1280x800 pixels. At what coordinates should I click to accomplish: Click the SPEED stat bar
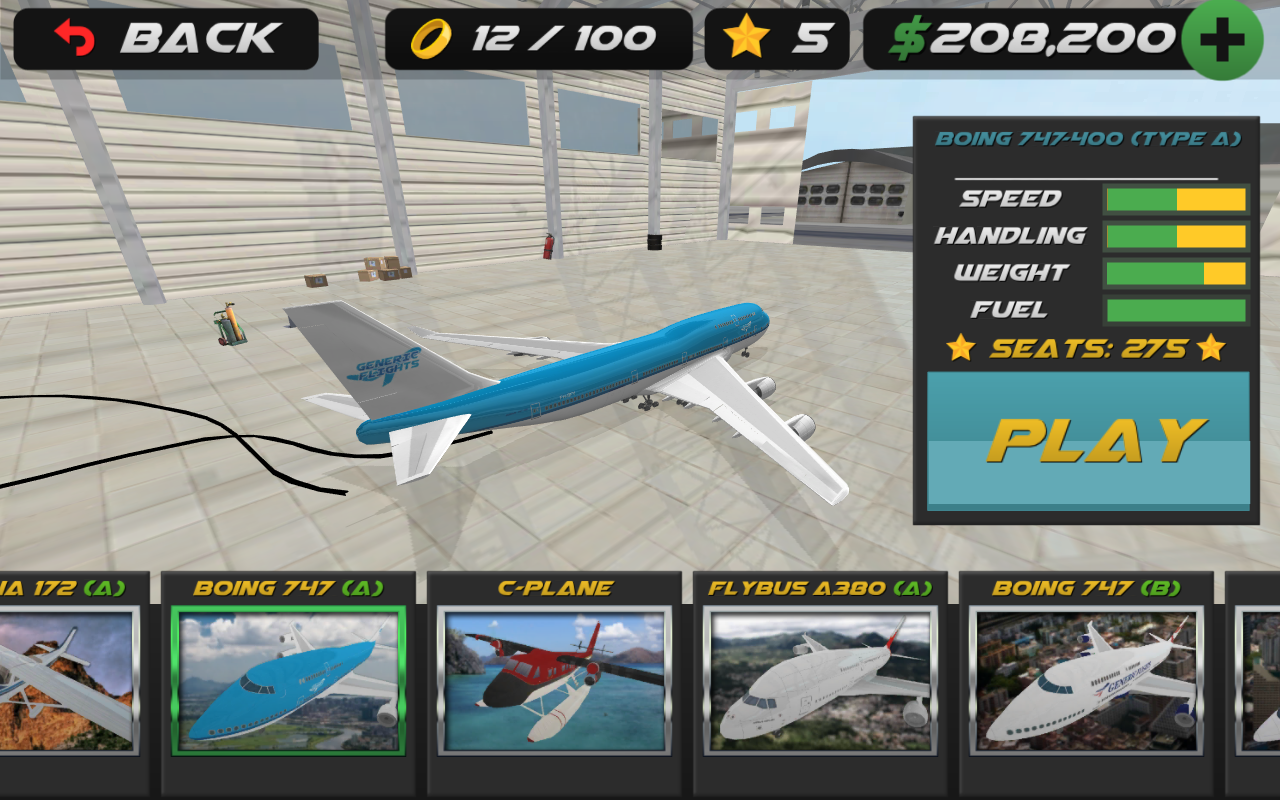[1174, 199]
